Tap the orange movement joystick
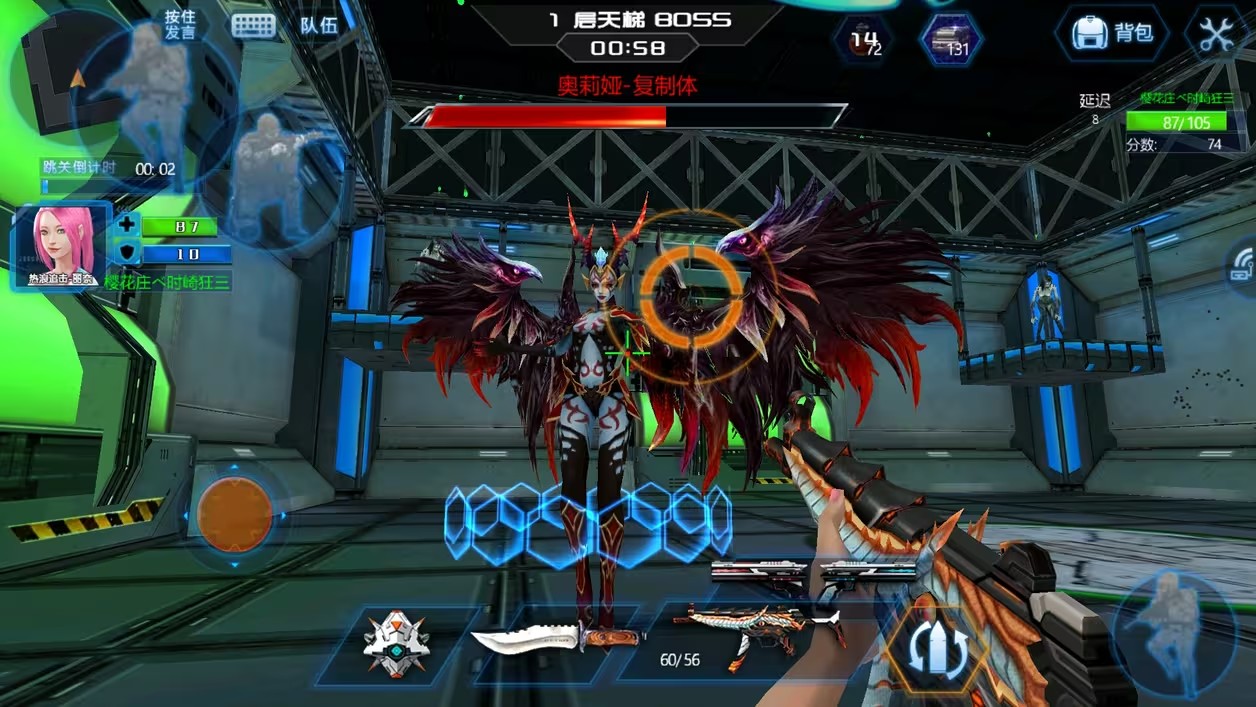 (x=235, y=514)
